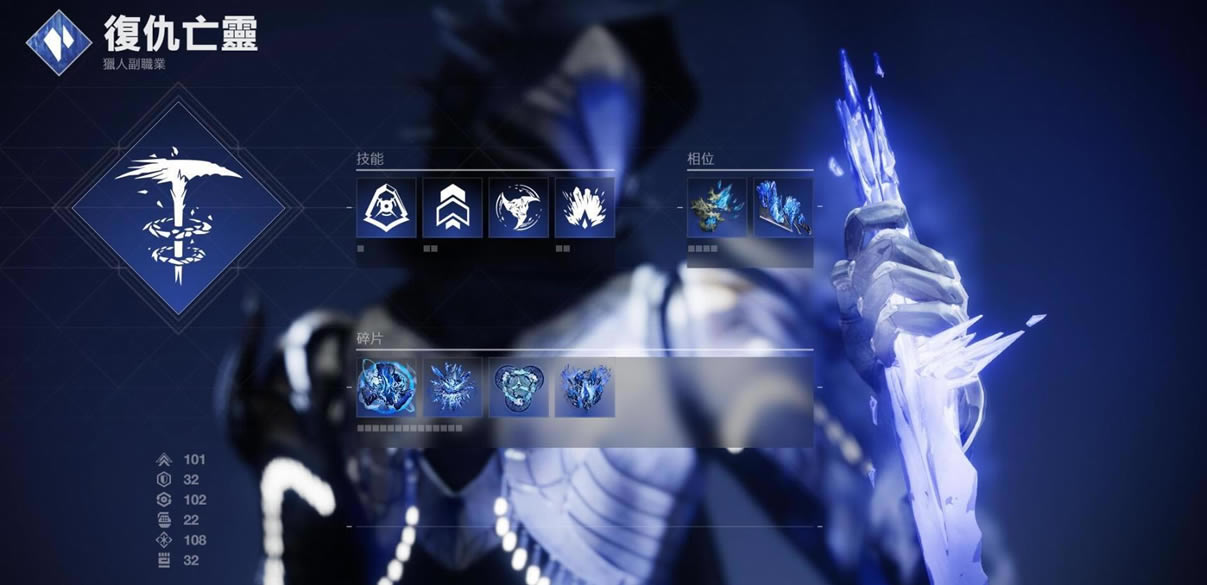
Task: Select the first aspect with gold-blue shards
Action: [x=716, y=208]
